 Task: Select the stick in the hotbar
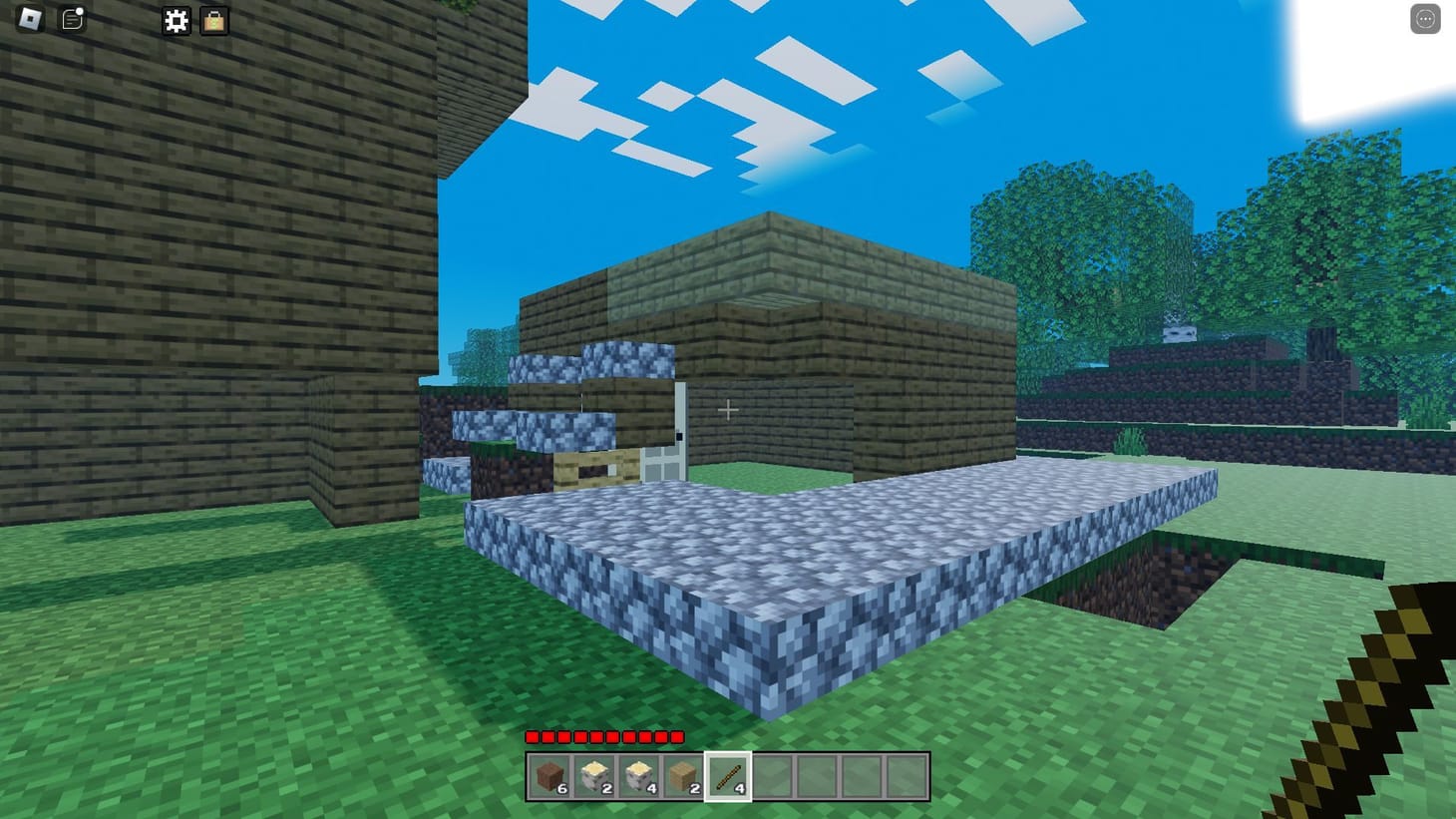728,774
